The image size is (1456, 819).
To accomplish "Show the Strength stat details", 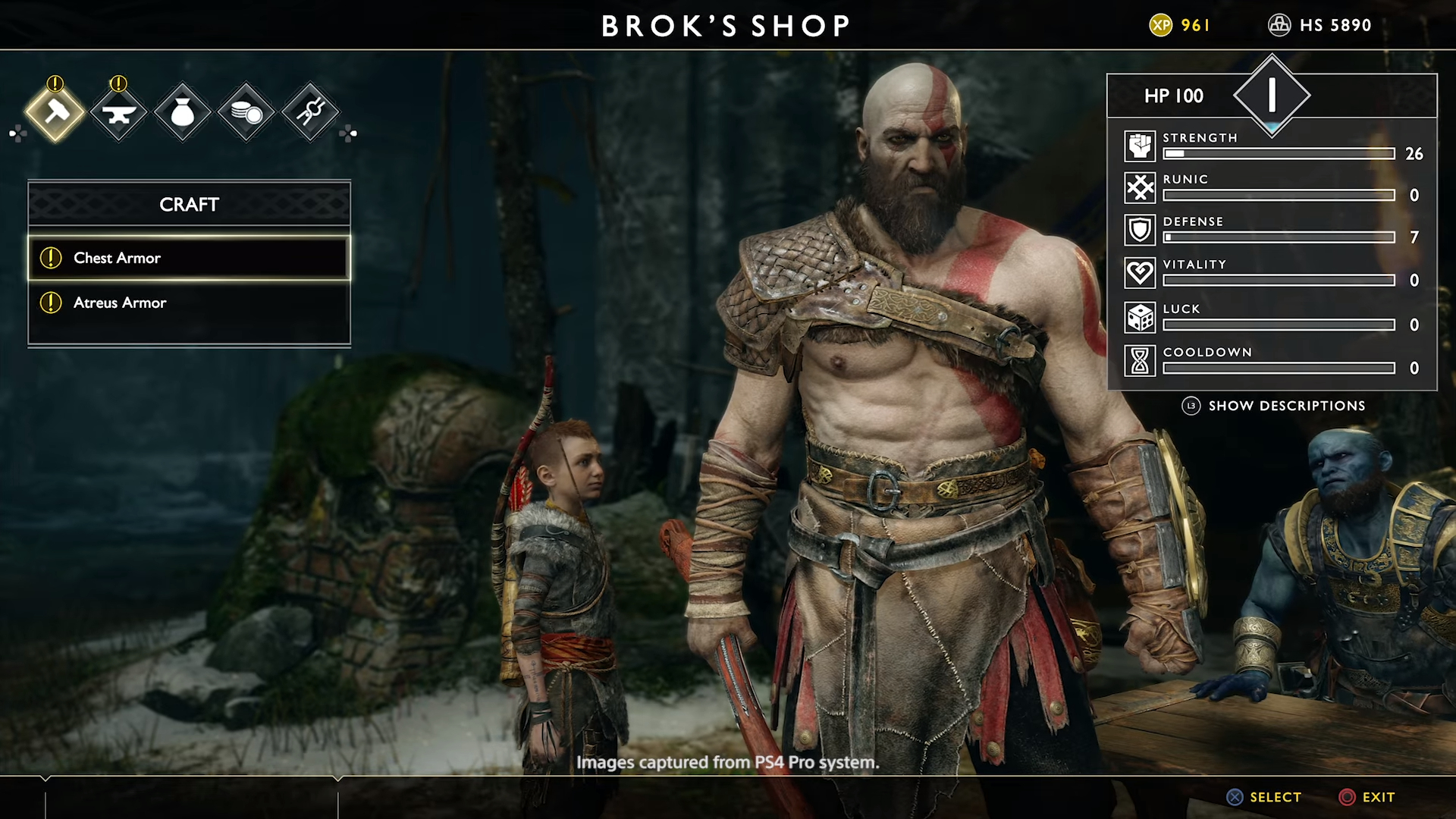I will 1274,146.
